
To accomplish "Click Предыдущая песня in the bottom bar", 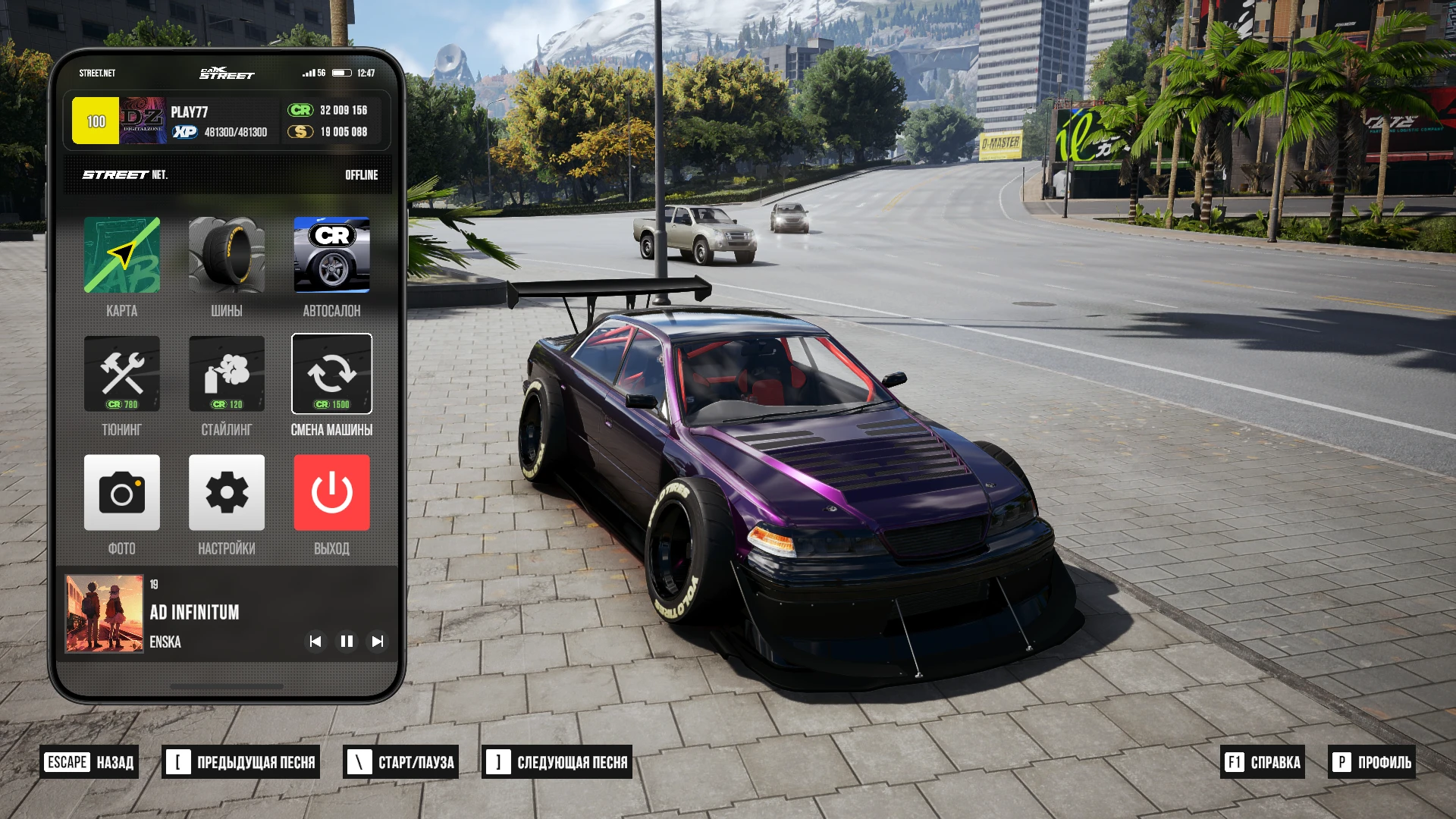I will tap(241, 762).
